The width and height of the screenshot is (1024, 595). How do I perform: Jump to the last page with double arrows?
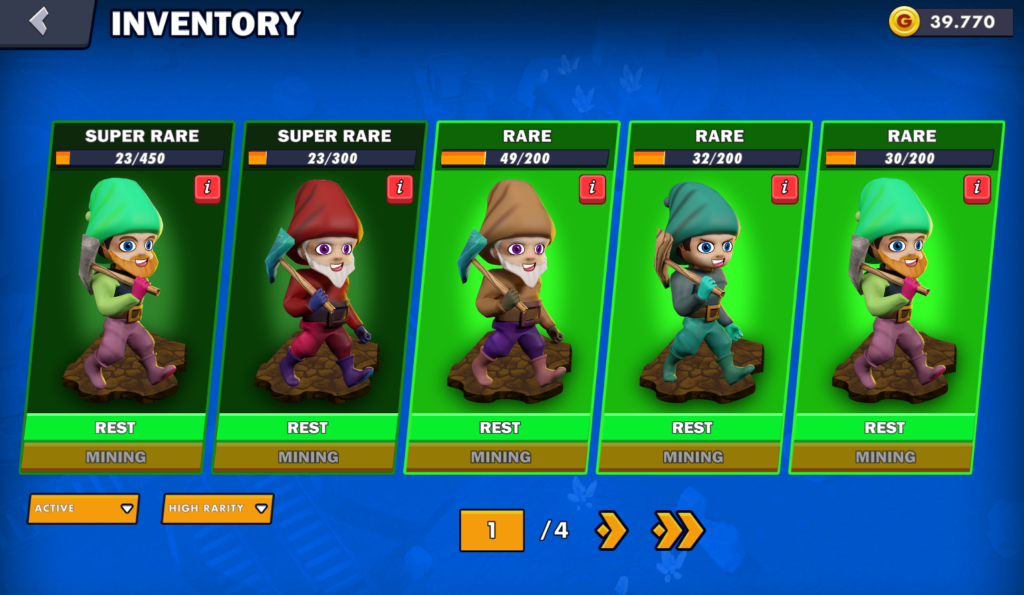point(677,530)
